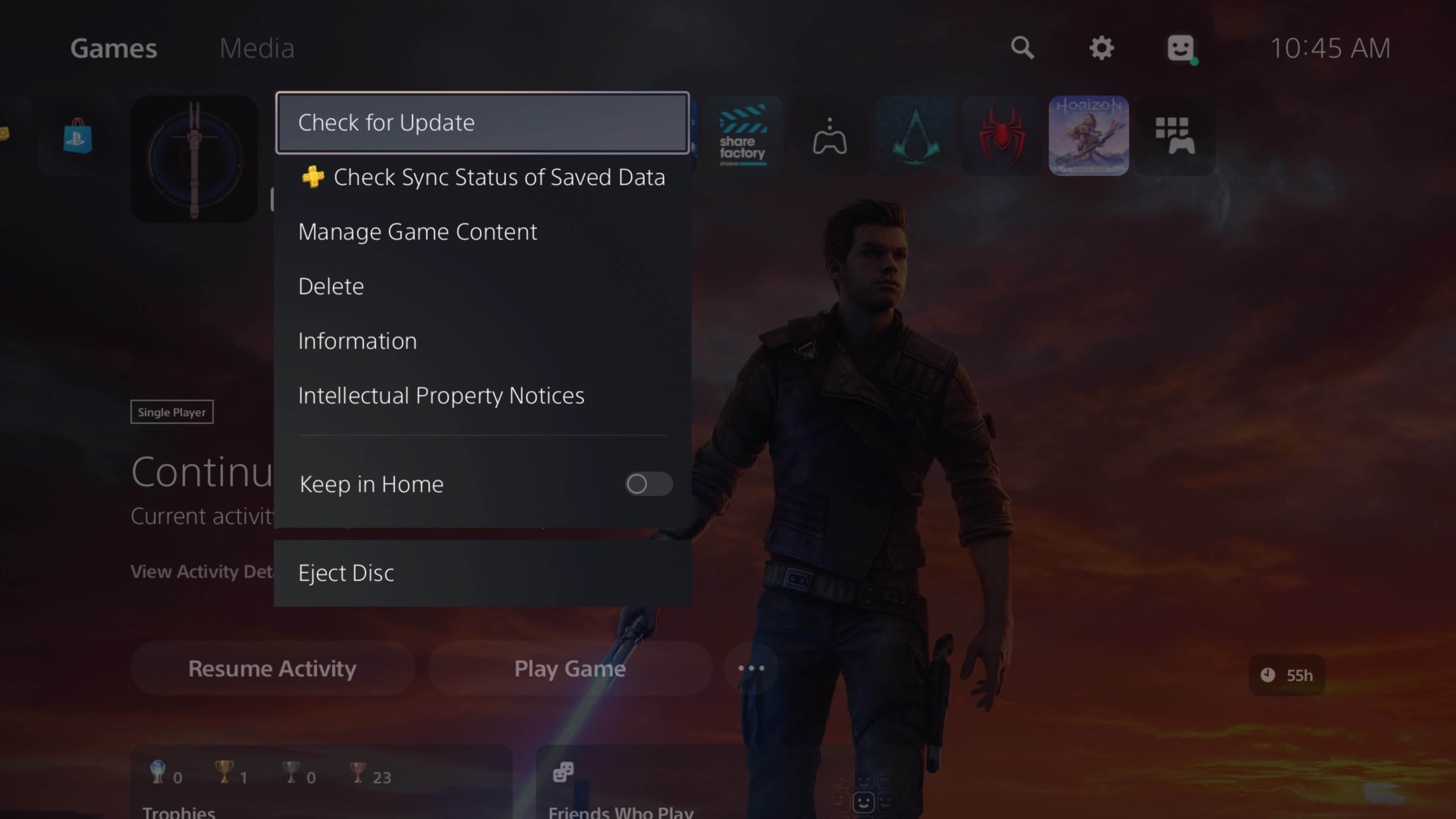
Task: Open Spider-Man Miles Morales
Action: (1001, 136)
